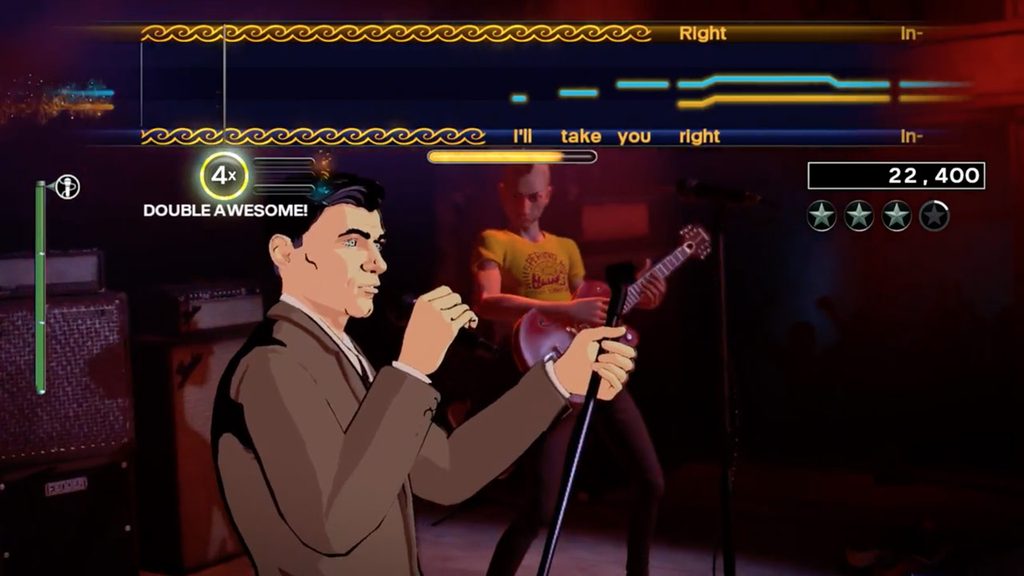Click the microphone icon atop the crowd meter

coord(67,187)
